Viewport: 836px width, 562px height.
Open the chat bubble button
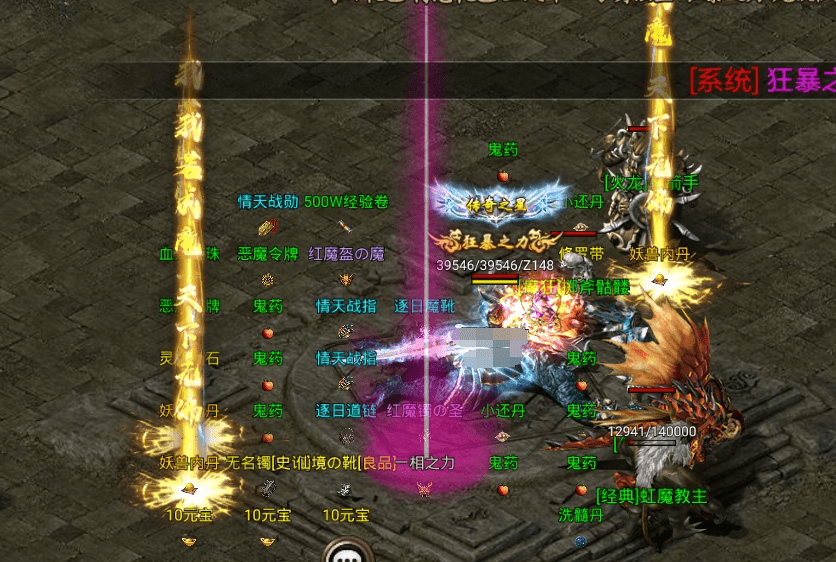click(x=348, y=553)
